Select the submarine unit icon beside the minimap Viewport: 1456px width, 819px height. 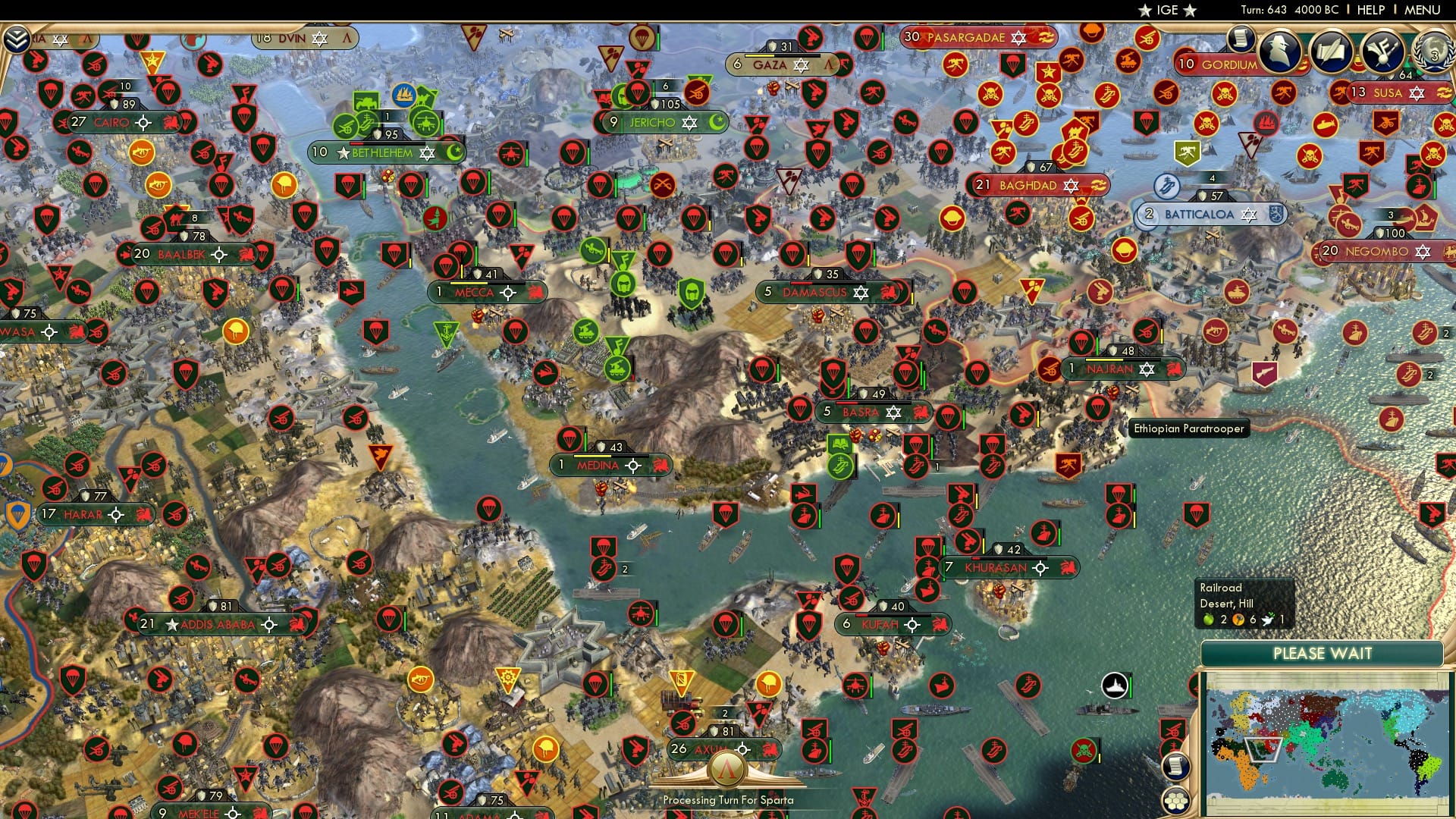click(x=1115, y=686)
